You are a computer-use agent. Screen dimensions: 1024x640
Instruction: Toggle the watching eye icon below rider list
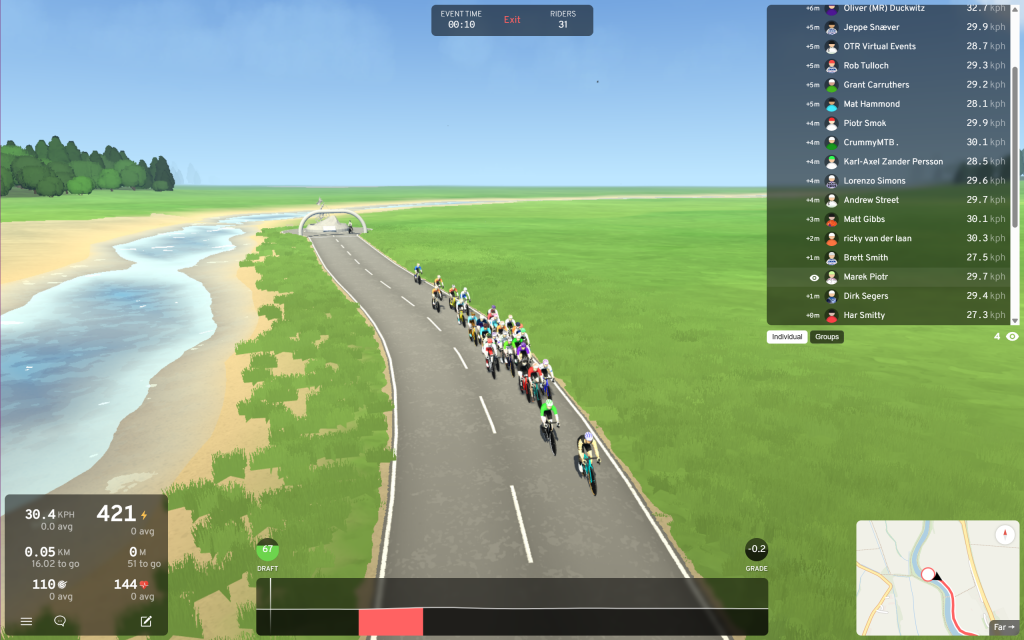pos(1012,337)
